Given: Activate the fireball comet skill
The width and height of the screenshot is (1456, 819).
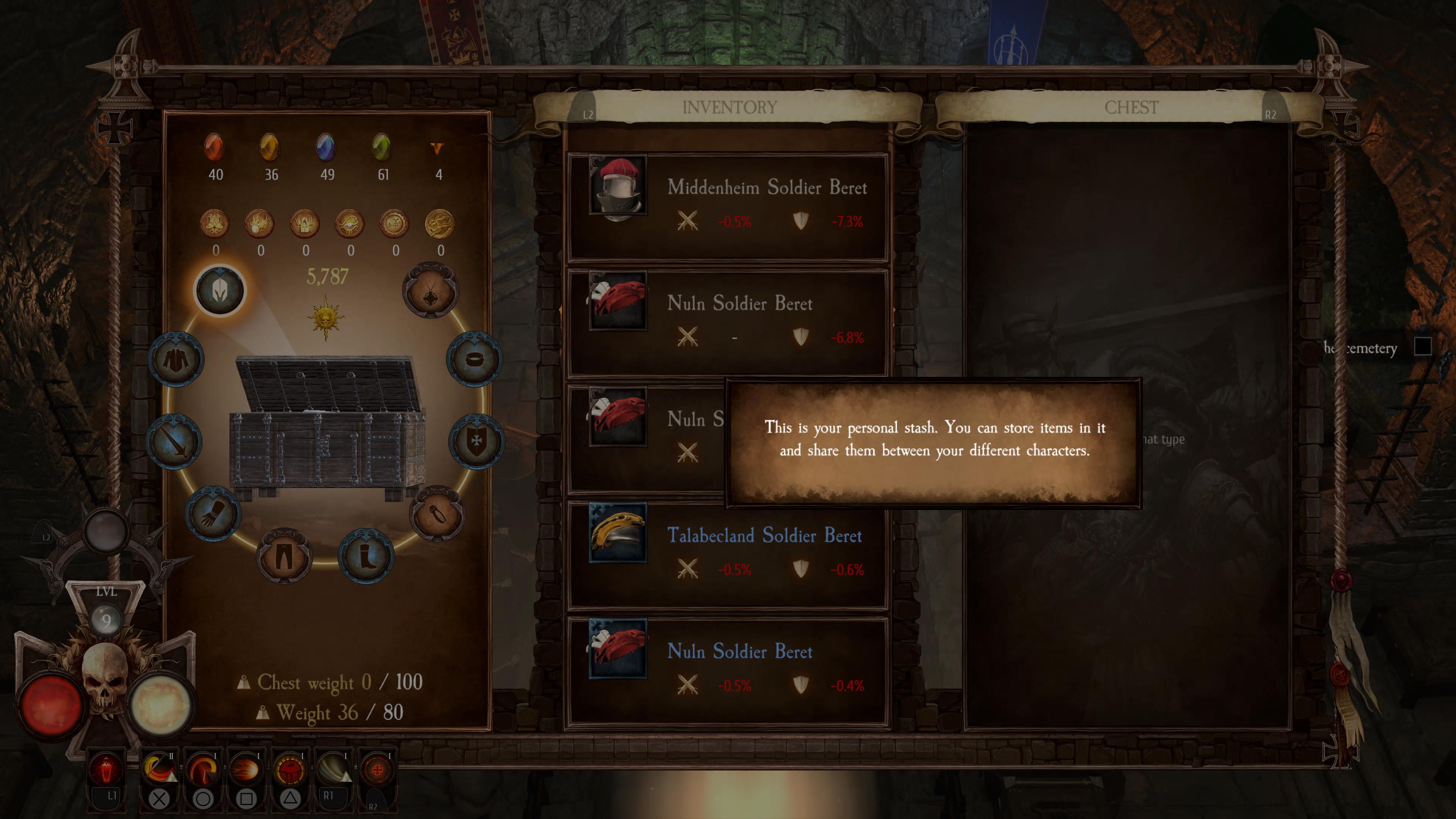Looking at the screenshot, I should tap(245, 770).
